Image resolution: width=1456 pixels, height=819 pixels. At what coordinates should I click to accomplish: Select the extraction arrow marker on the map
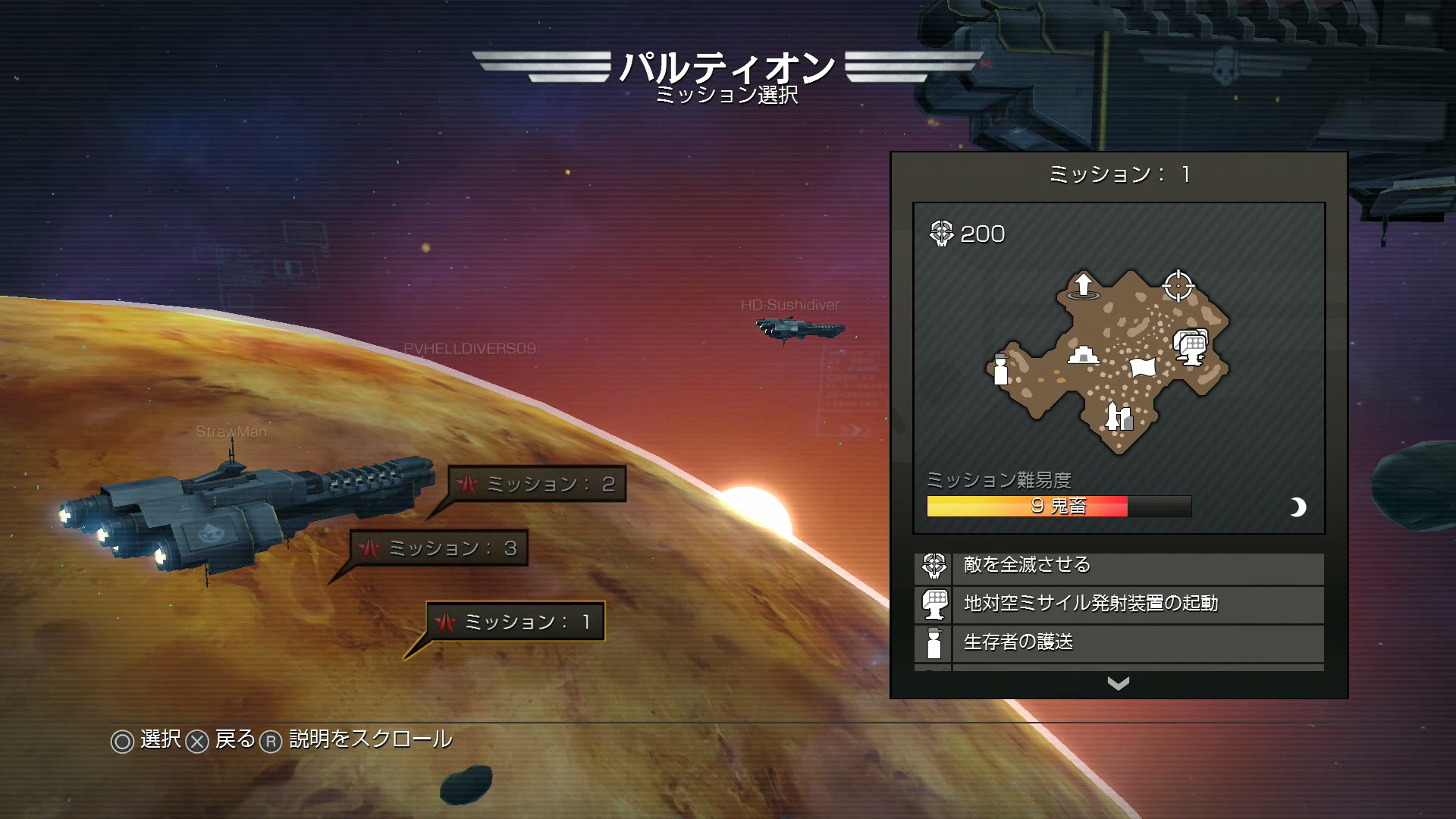click(1083, 285)
